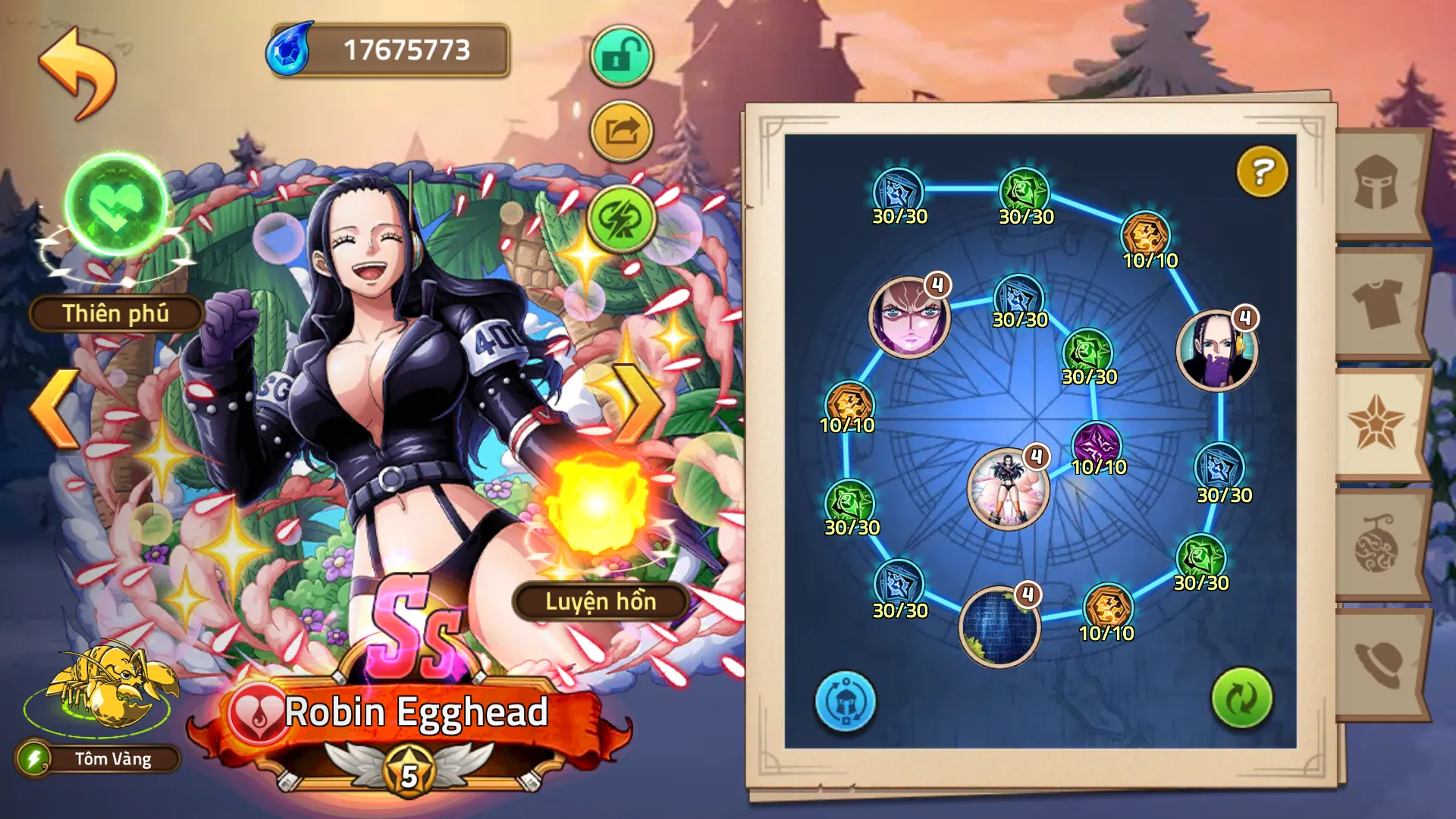Open the yellow question mark help
Image resolution: width=1456 pixels, height=819 pixels.
tap(1262, 172)
